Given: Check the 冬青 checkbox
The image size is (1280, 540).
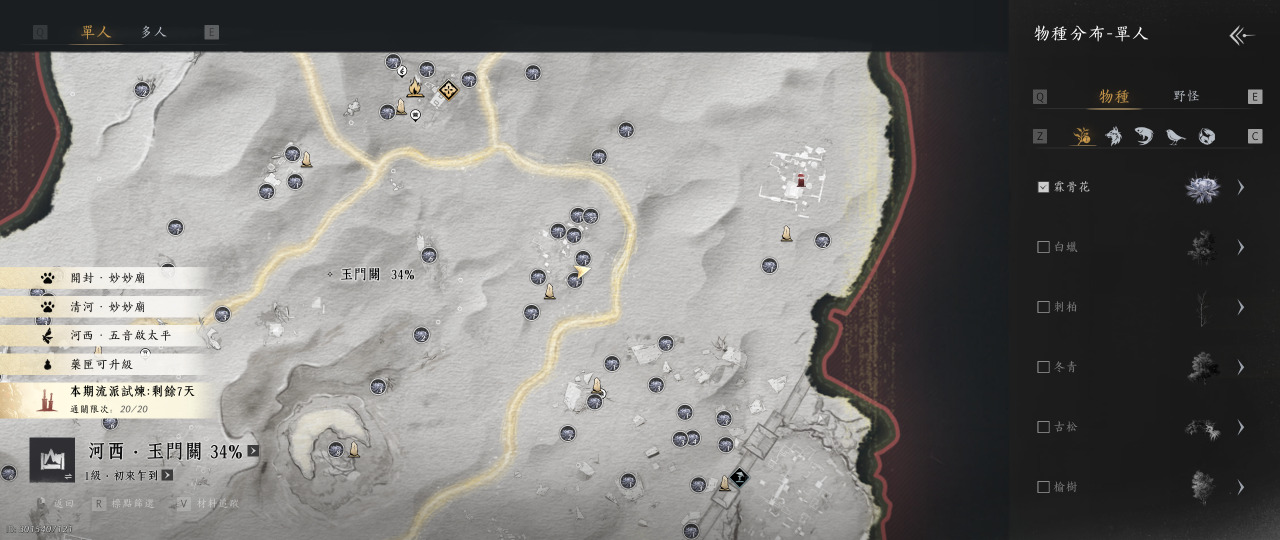Looking at the screenshot, I should point(1044,367).
